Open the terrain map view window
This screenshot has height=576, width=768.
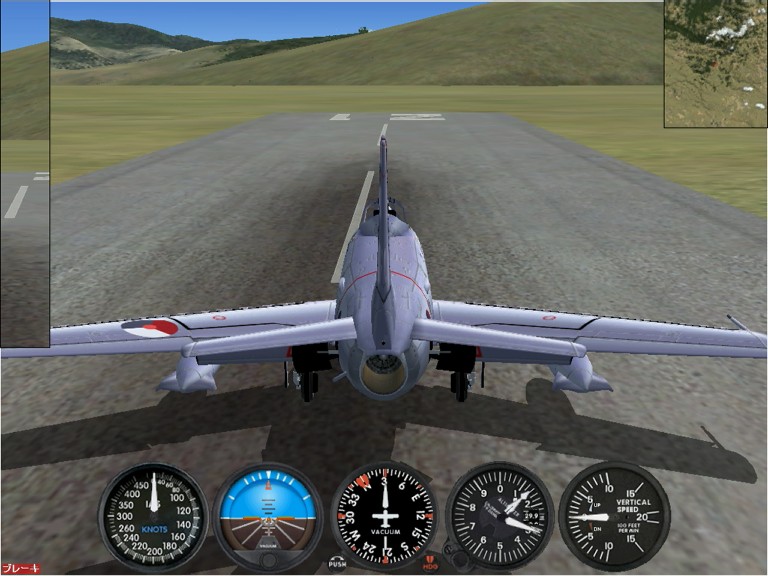[x=715, y=63]
